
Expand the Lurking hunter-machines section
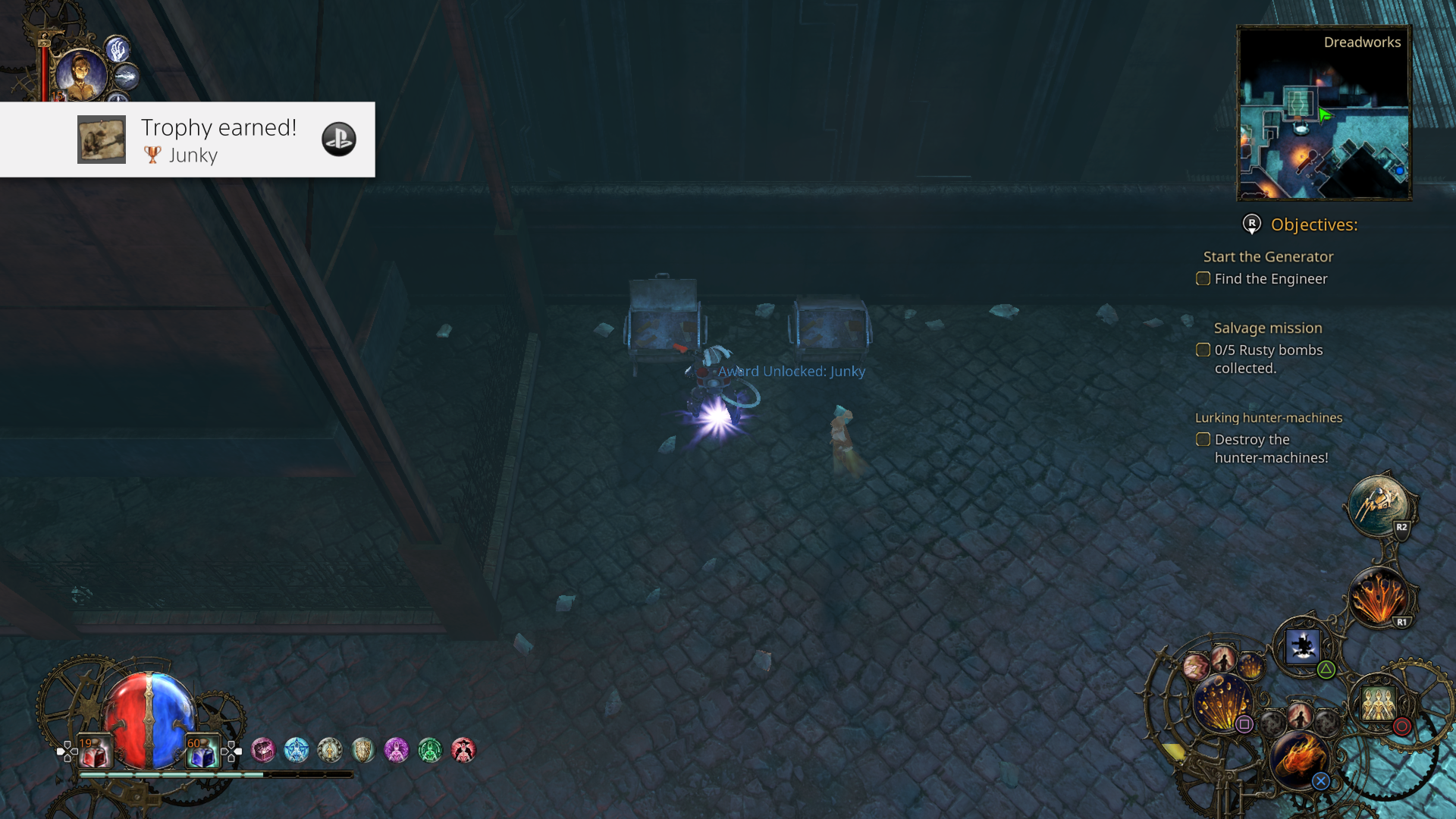[1269, 417]
